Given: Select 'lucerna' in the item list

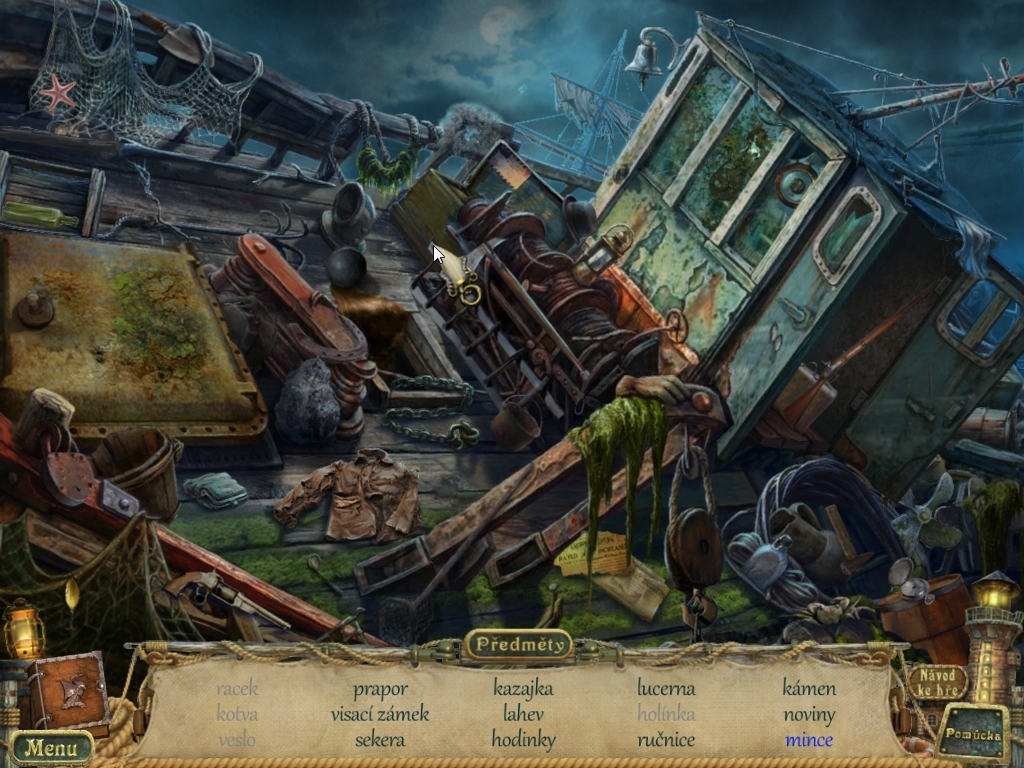Looking at the screenshot, I should coord(666,688).
